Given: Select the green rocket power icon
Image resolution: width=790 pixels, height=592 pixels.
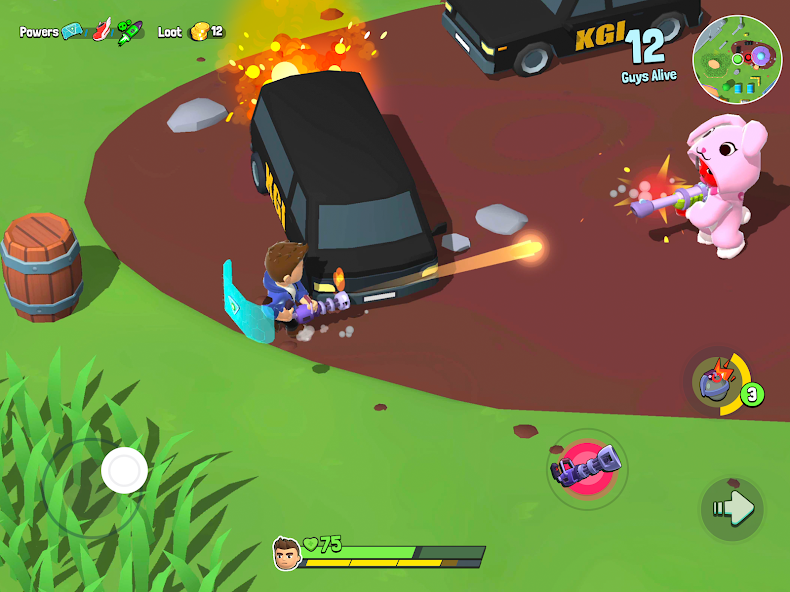Looking at the screenshot, I should [x=129, y=32].
